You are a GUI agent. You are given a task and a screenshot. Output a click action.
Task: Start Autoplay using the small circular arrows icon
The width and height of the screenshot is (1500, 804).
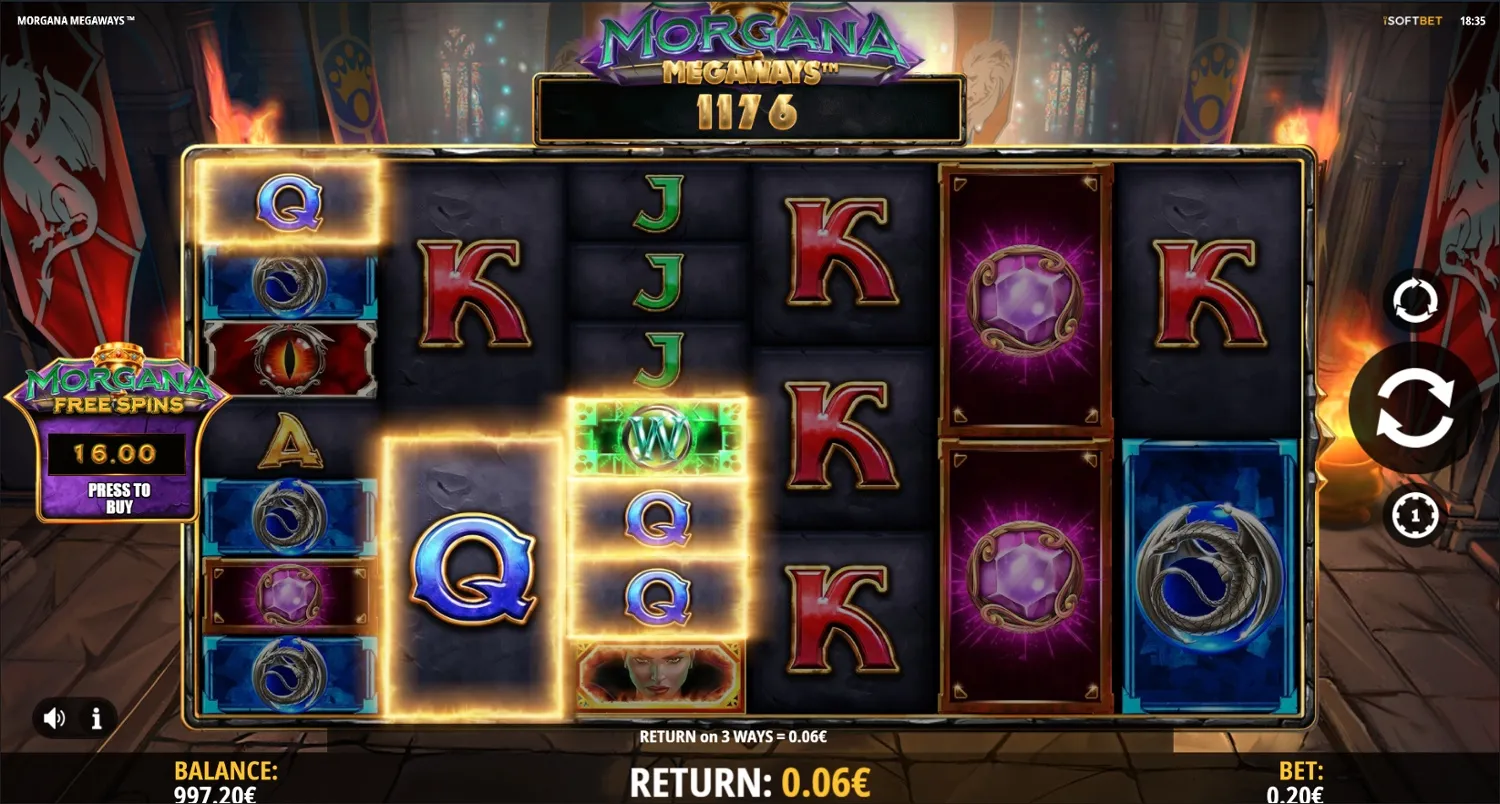click(1414, 300)
